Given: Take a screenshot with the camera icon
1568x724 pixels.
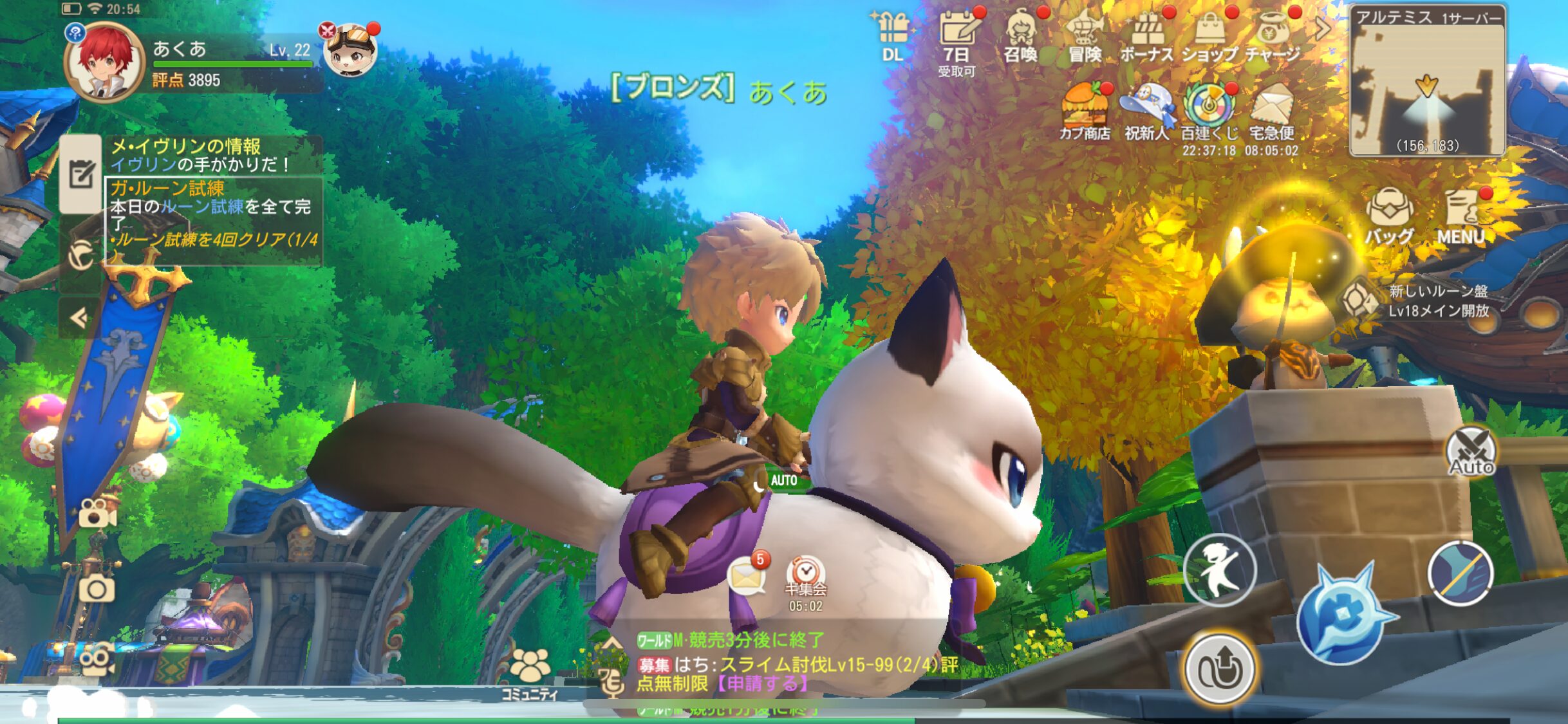Looking at the screenshot, I should click(97, 589).
